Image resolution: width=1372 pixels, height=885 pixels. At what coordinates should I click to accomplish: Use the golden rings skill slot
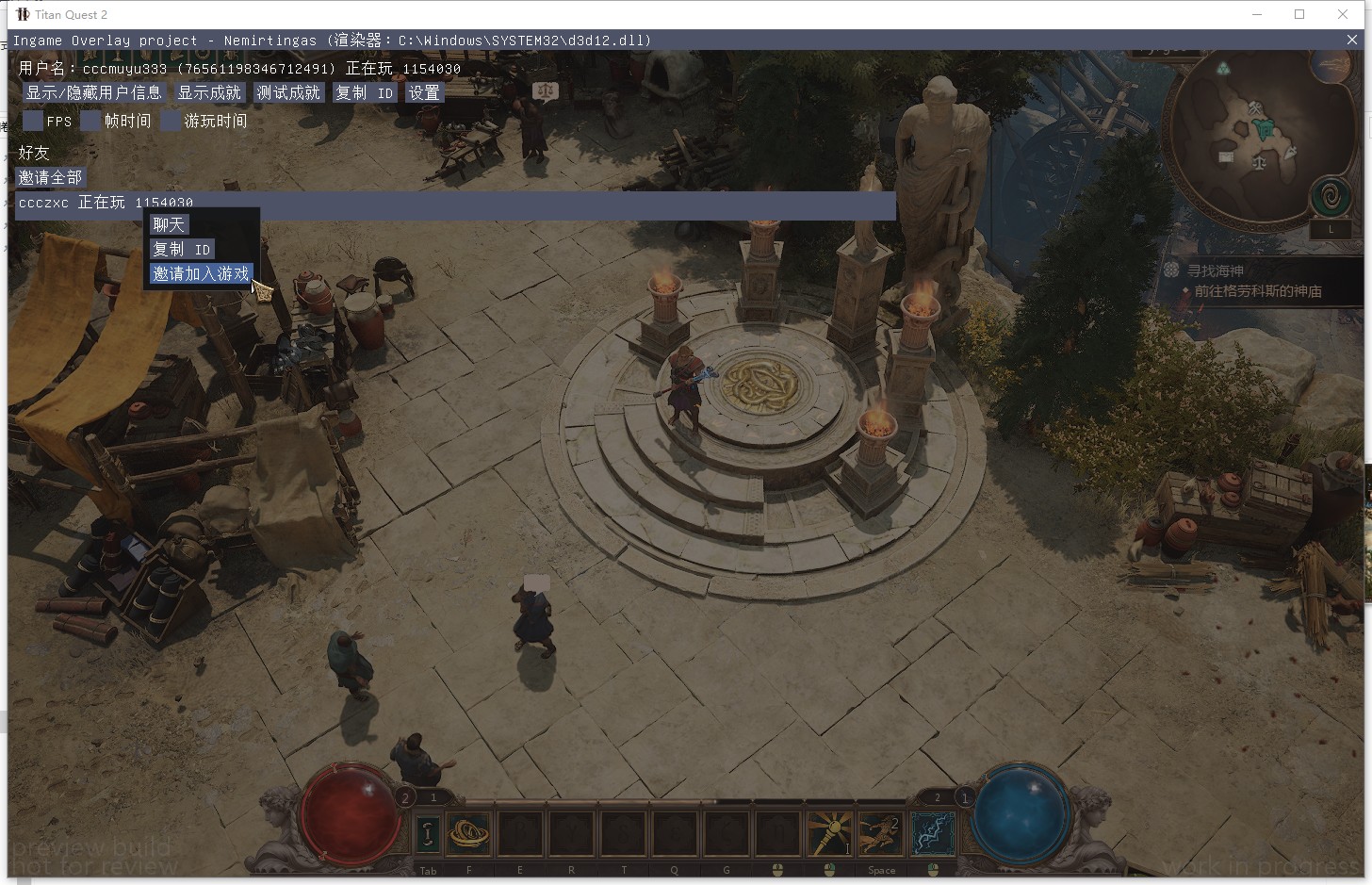point(468,833)
